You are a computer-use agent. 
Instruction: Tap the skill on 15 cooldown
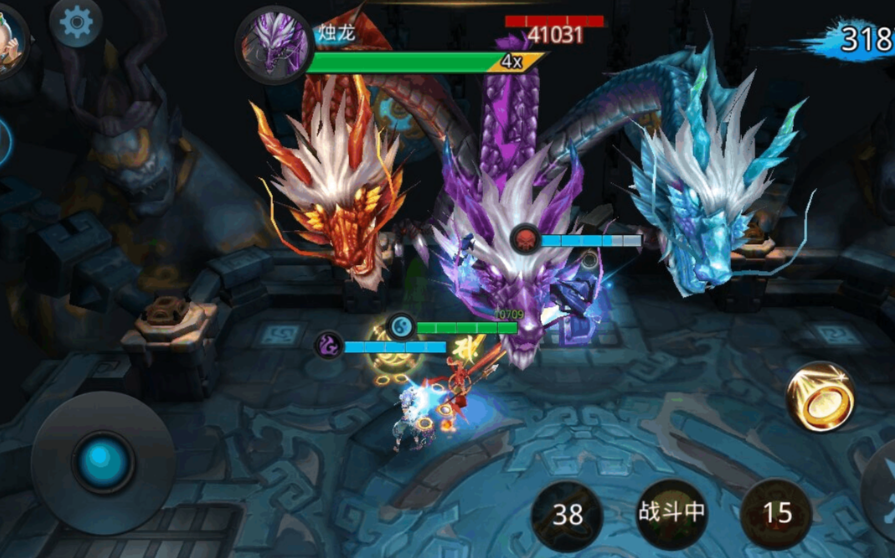tap(777, 514)
